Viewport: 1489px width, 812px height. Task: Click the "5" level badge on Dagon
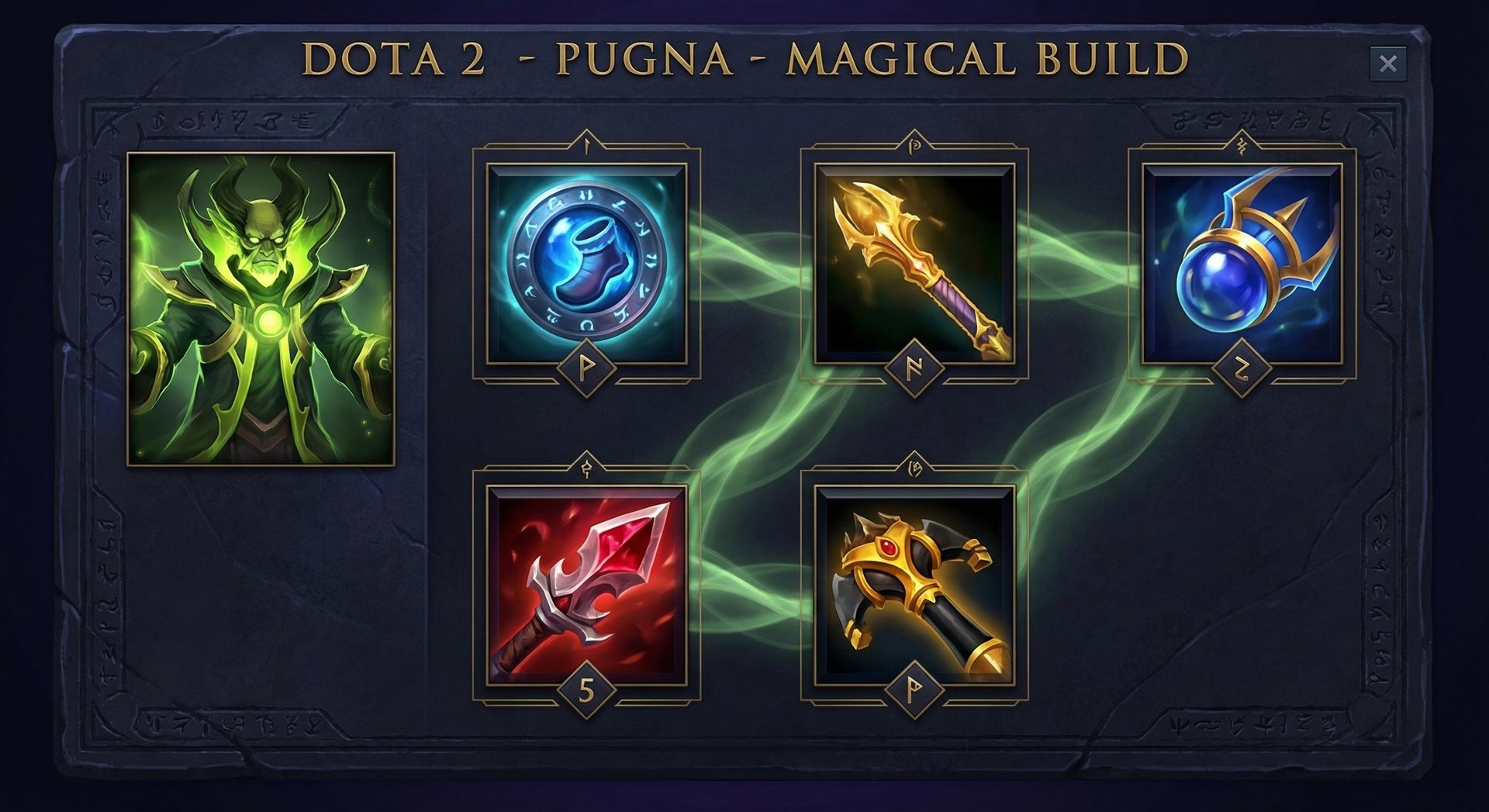pos(587,689)
